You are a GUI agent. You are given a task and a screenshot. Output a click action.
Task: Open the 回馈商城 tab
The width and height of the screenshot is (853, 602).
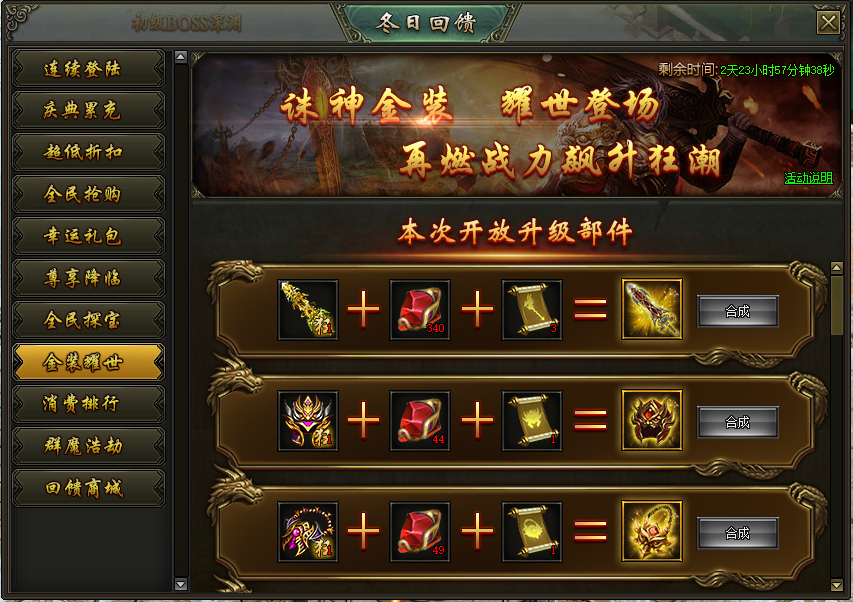88,488
